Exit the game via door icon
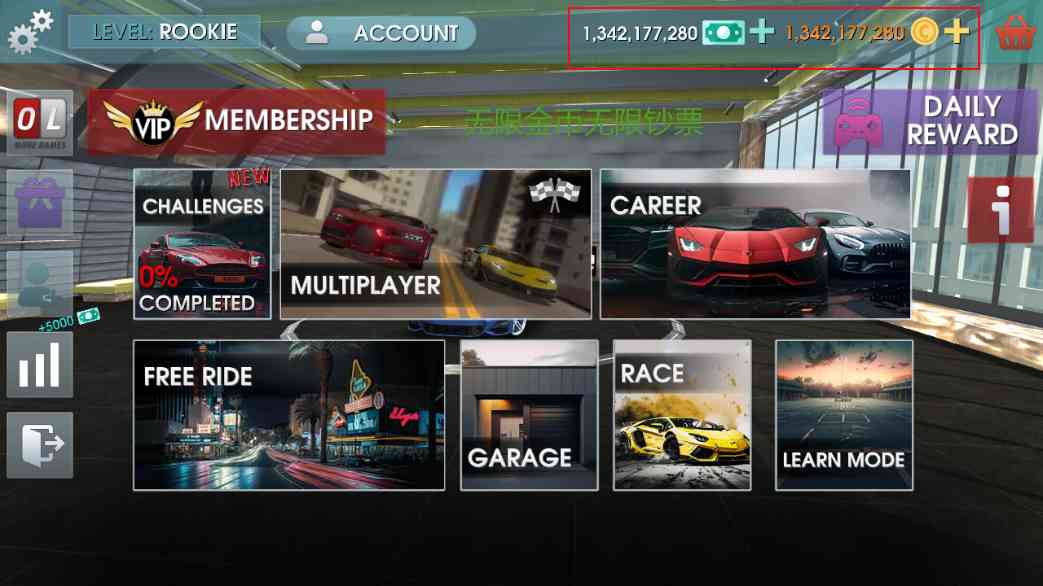 tap(40, 444)
